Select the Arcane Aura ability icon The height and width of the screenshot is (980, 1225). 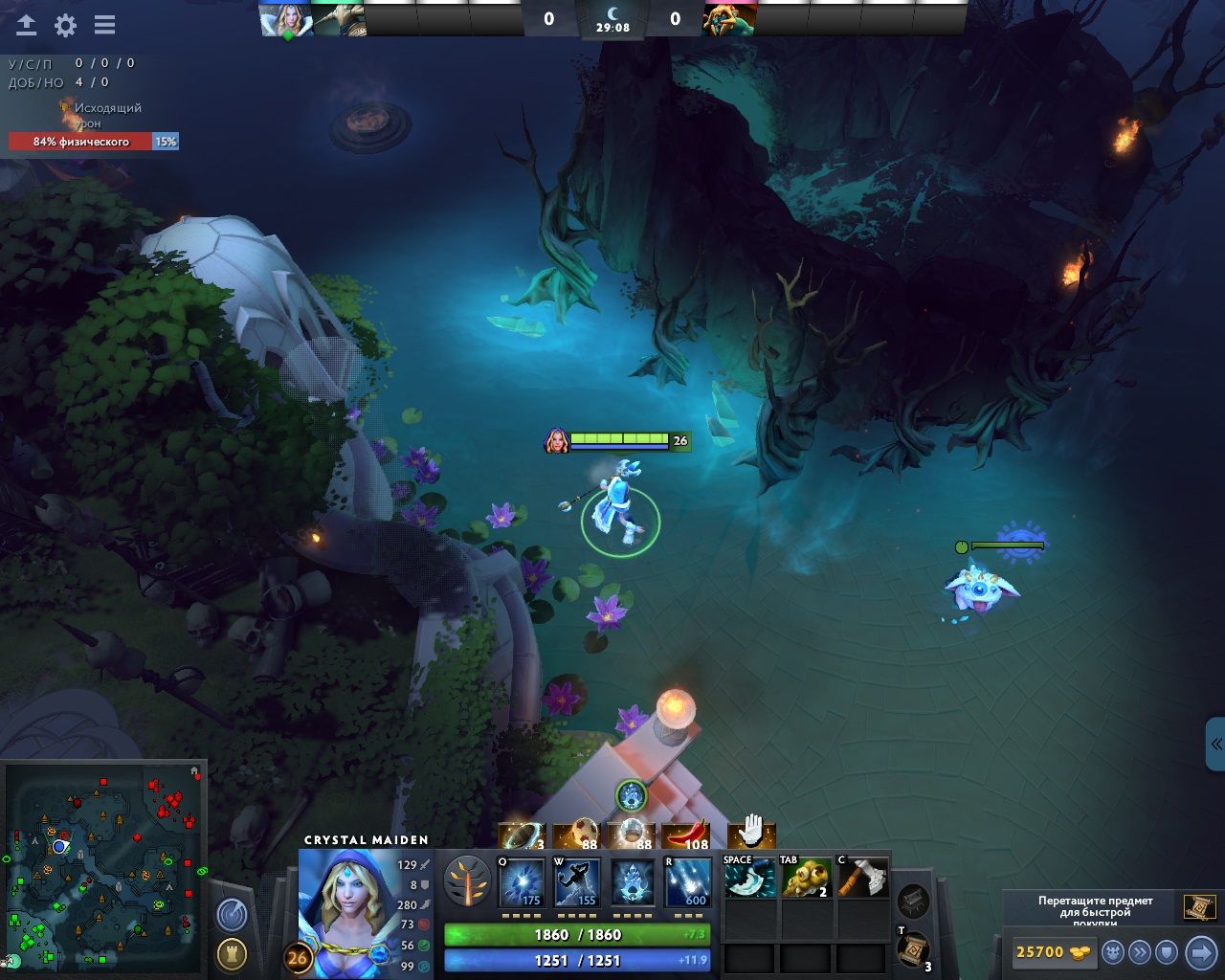pyautogui.click(x=633, y=882)
